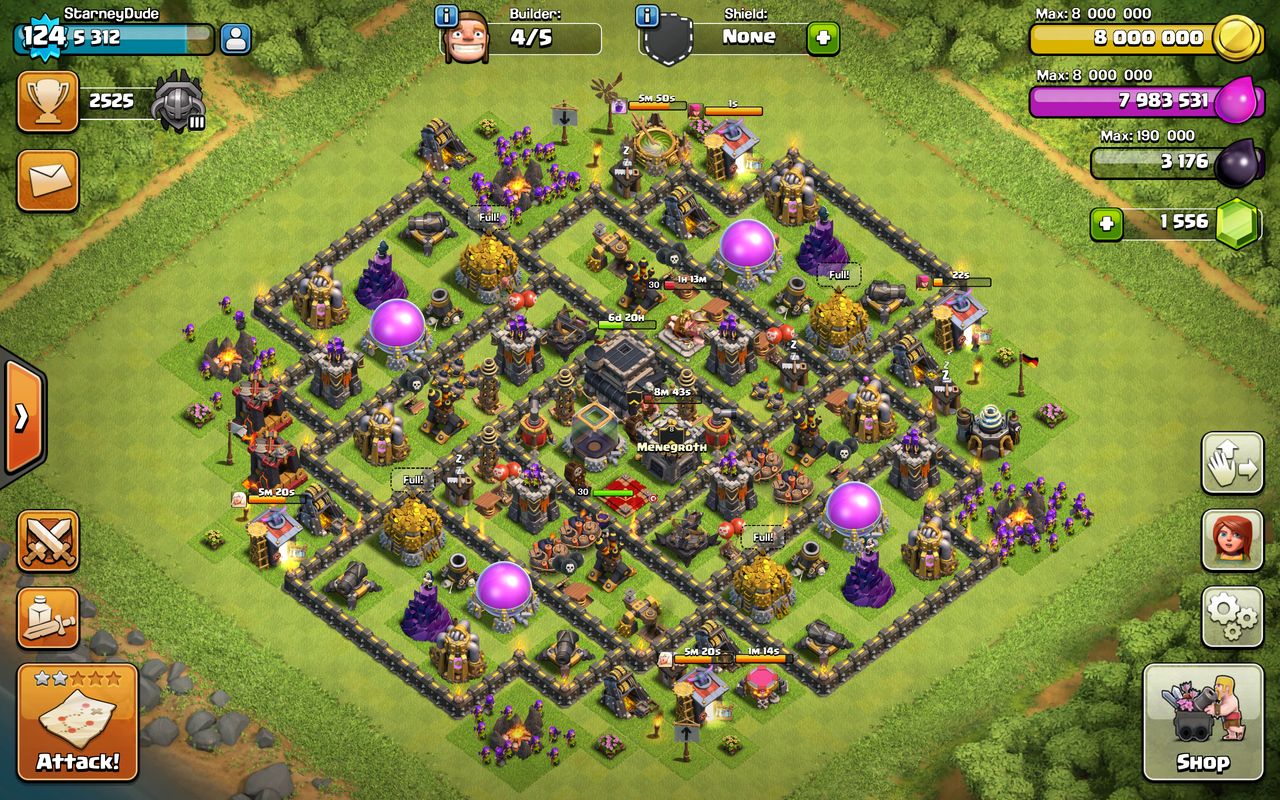View the league badge emblem
The width and height of the screenshot is (1280, 800).
click(x=180, y=102)
